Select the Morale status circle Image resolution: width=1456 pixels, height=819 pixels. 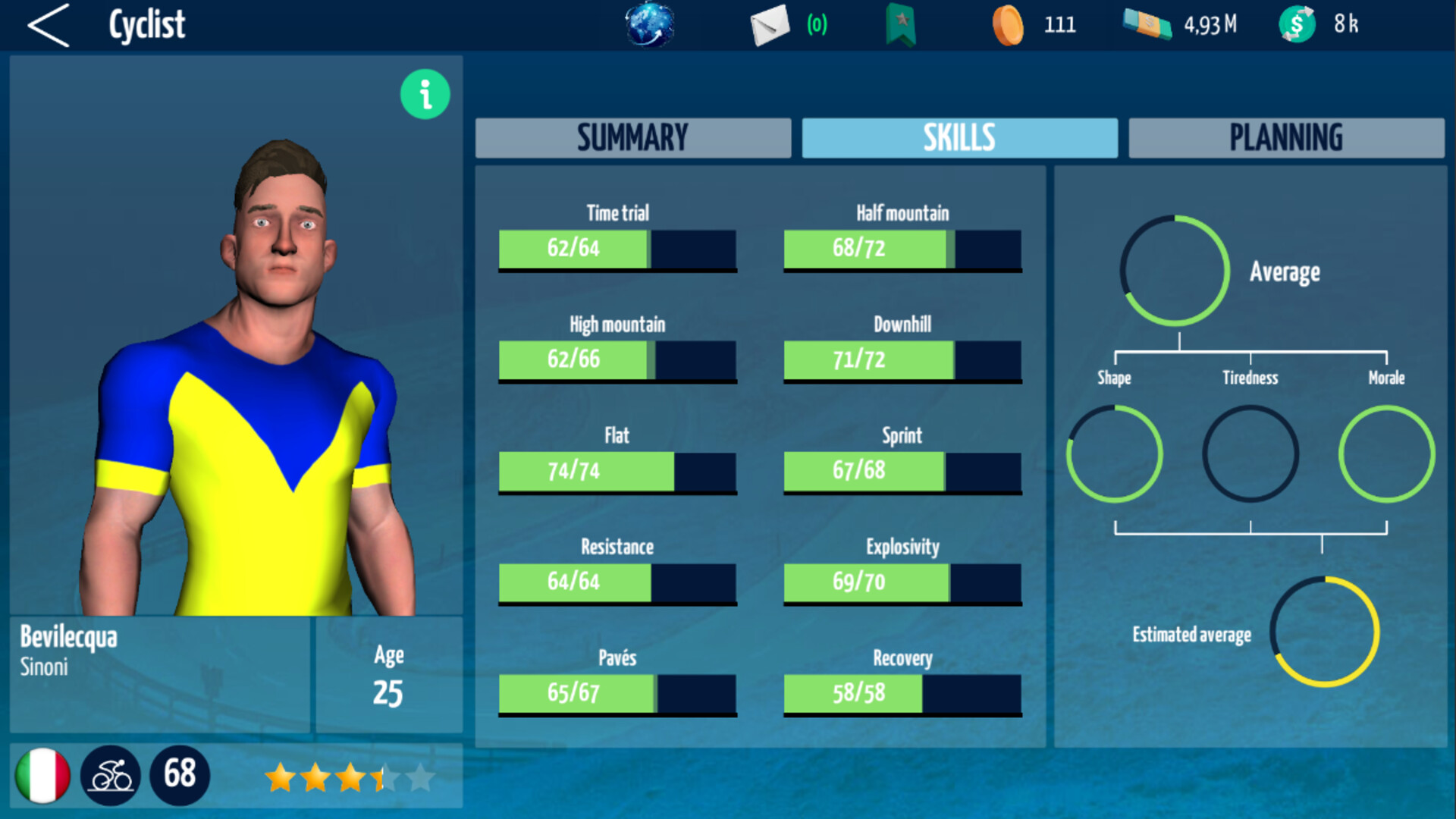(1386, 455)
